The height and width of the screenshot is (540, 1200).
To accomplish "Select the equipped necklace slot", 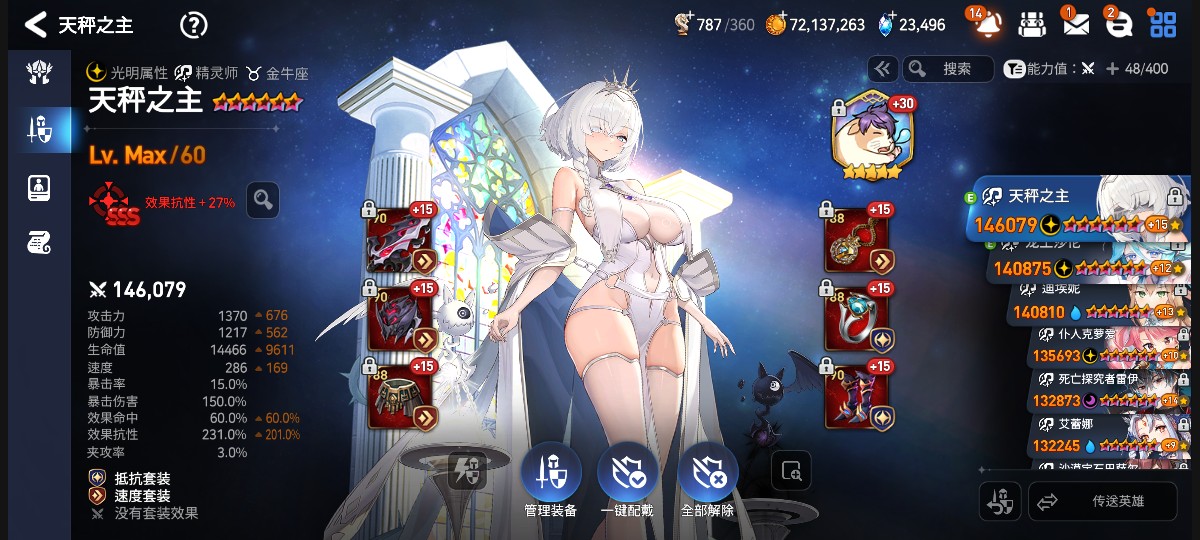I will pyautogui.click(x=857, y=240).
